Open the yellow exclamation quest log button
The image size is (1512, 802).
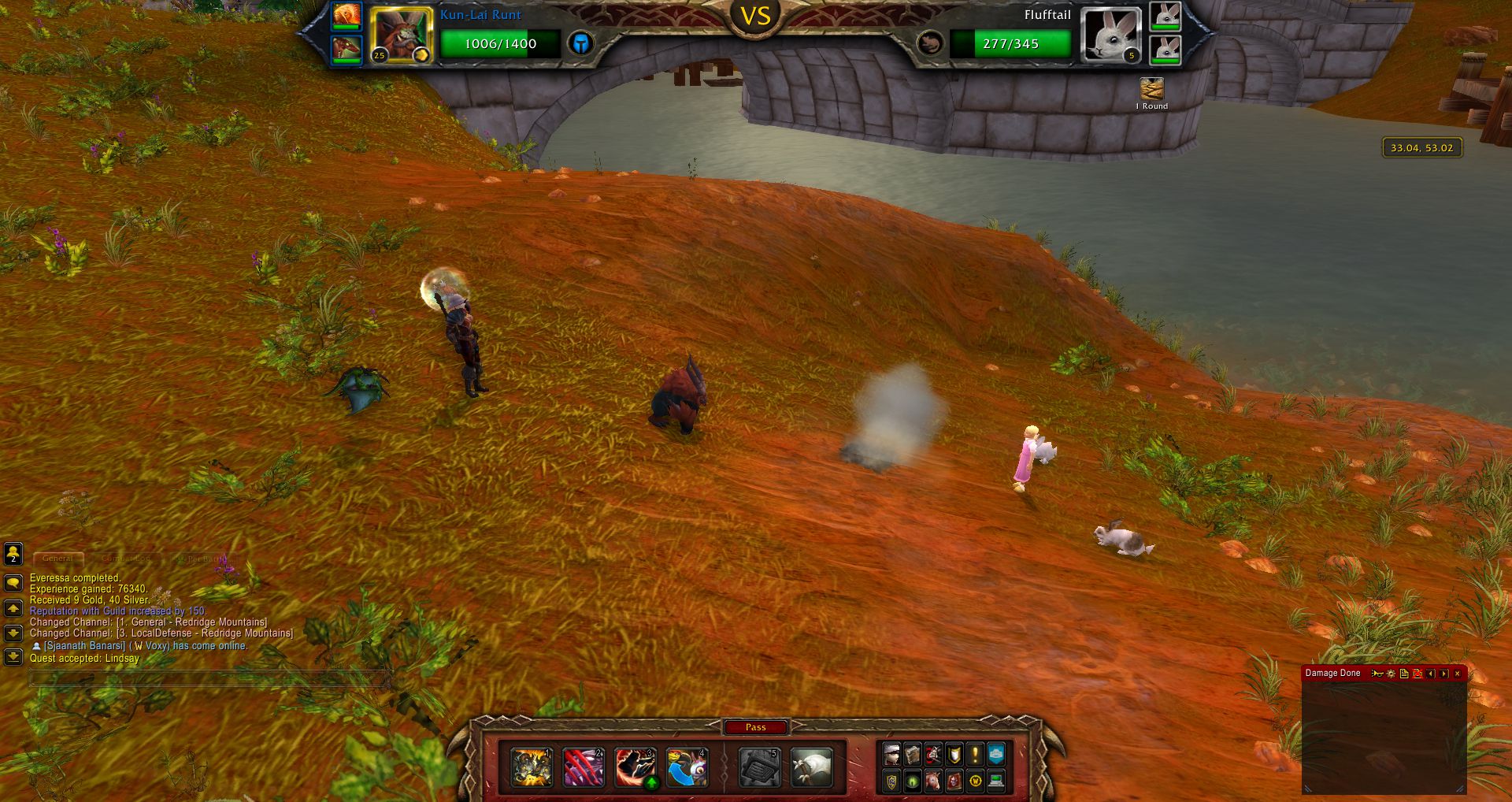(x=975, y=755)
